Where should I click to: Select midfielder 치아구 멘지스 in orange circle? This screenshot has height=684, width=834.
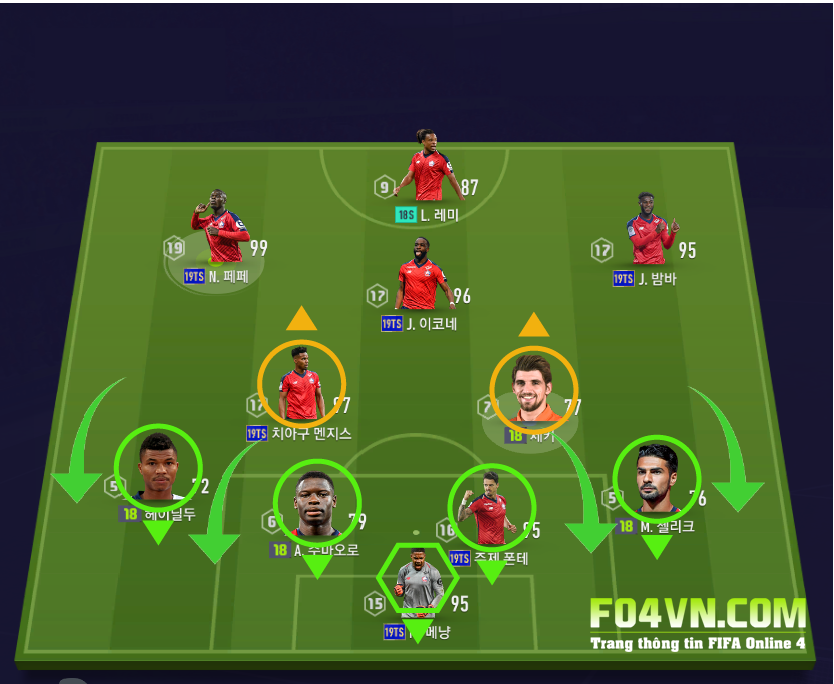pyautogui.click(x=301, y=384)
